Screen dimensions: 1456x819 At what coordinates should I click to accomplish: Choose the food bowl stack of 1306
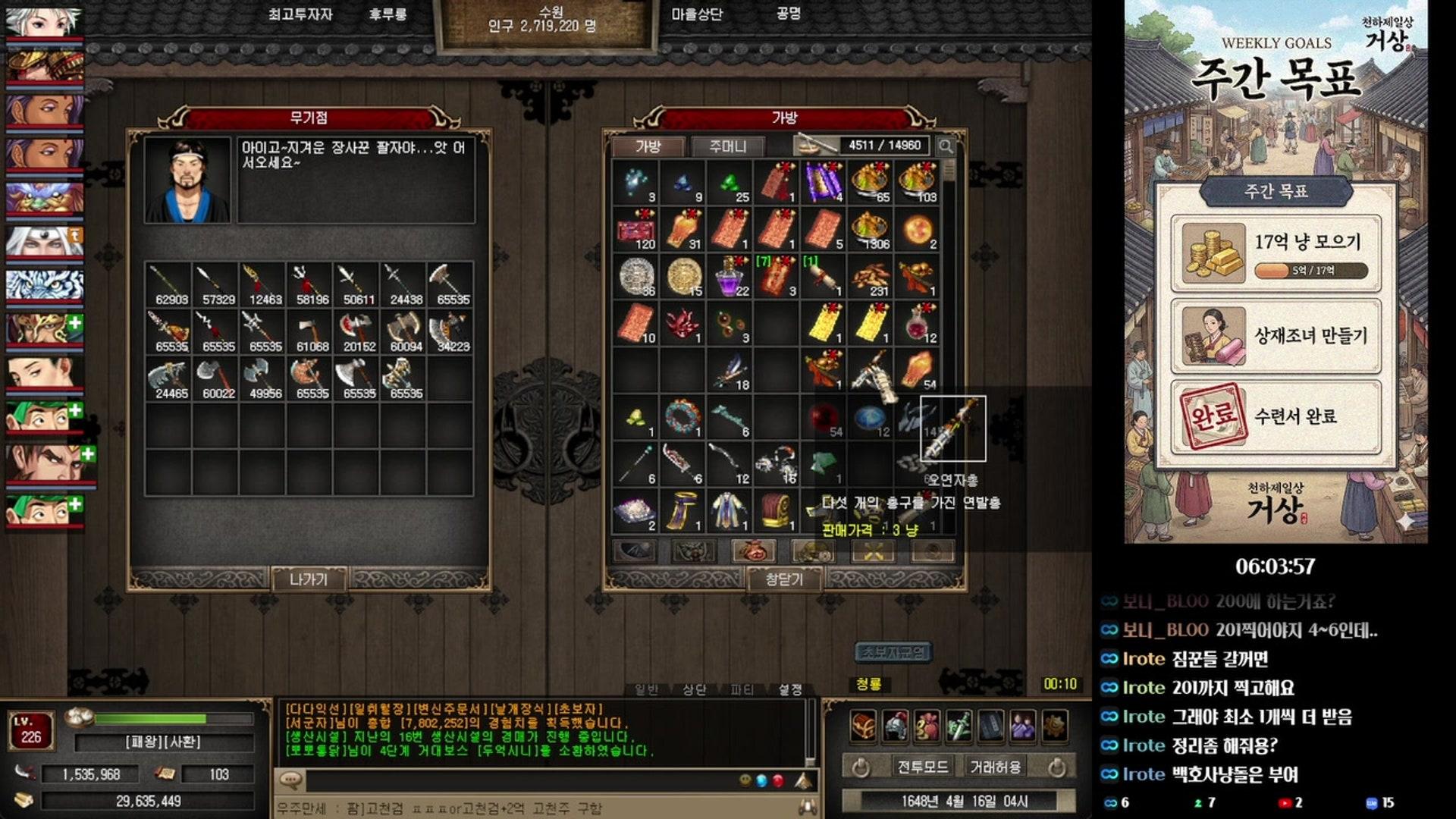[871, 229]
